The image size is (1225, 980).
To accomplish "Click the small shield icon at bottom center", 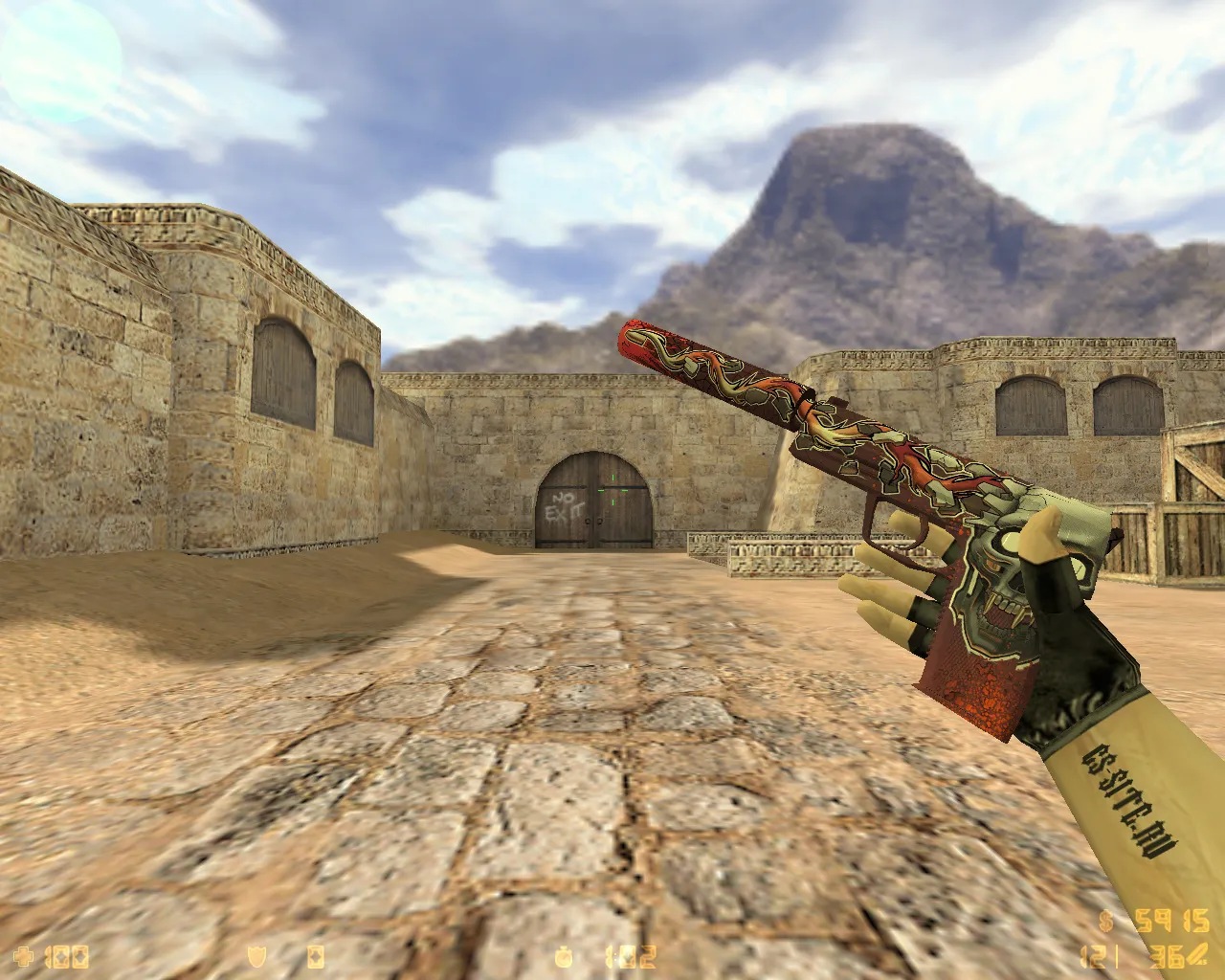I will point(256,956).
